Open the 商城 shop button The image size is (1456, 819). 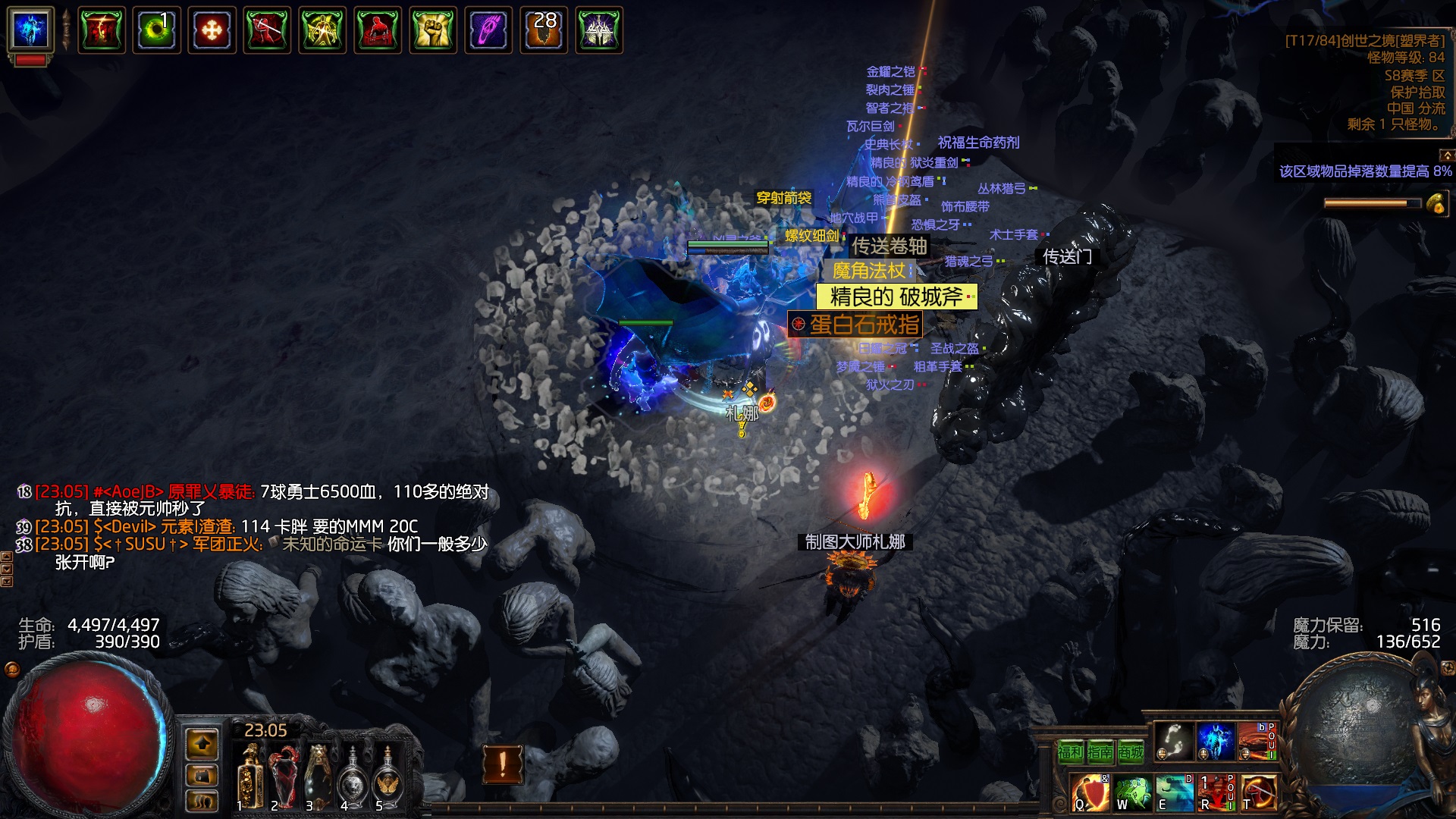coord(1131,752)
